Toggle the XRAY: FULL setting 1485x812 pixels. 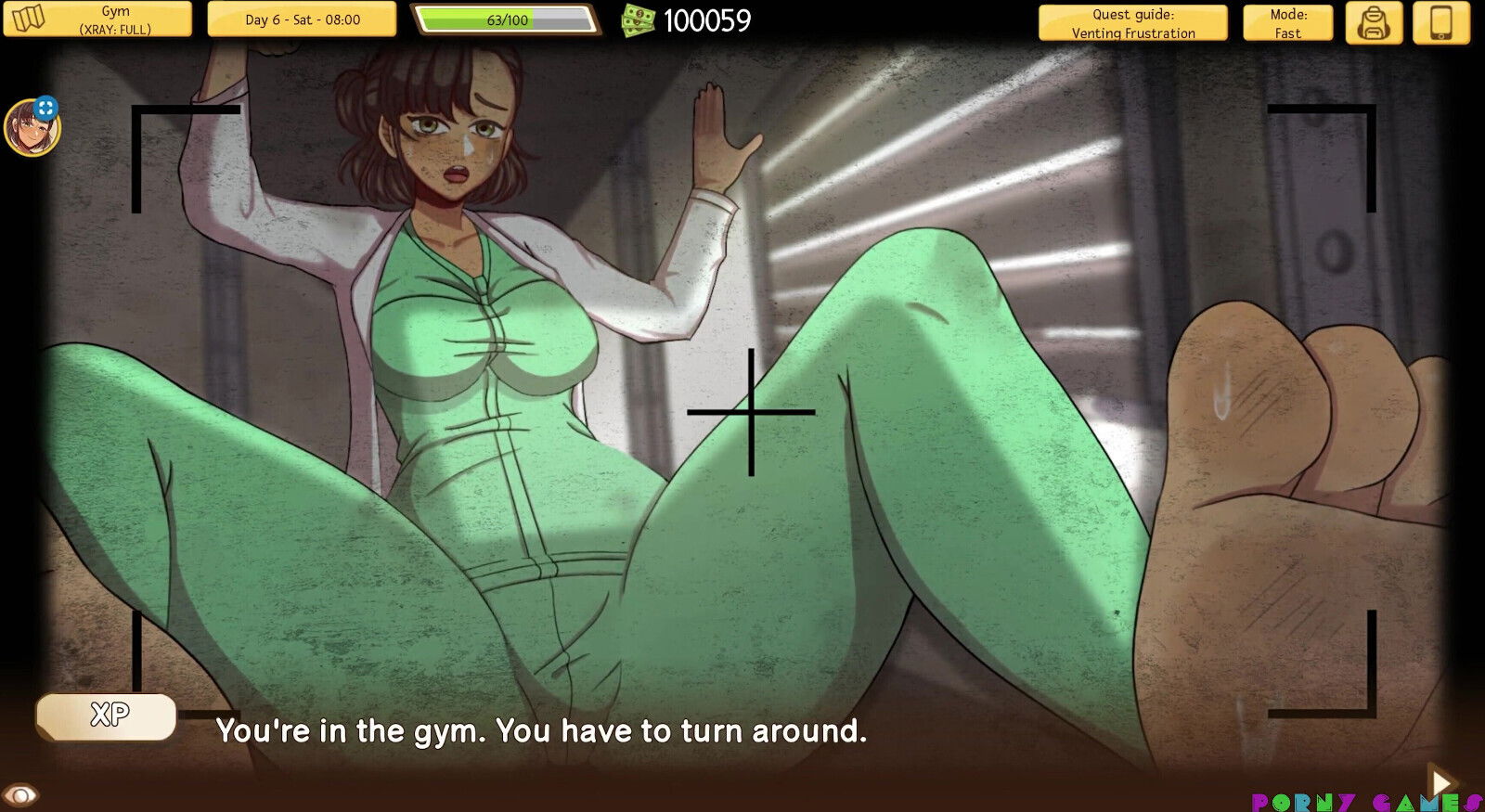[116, 28]
